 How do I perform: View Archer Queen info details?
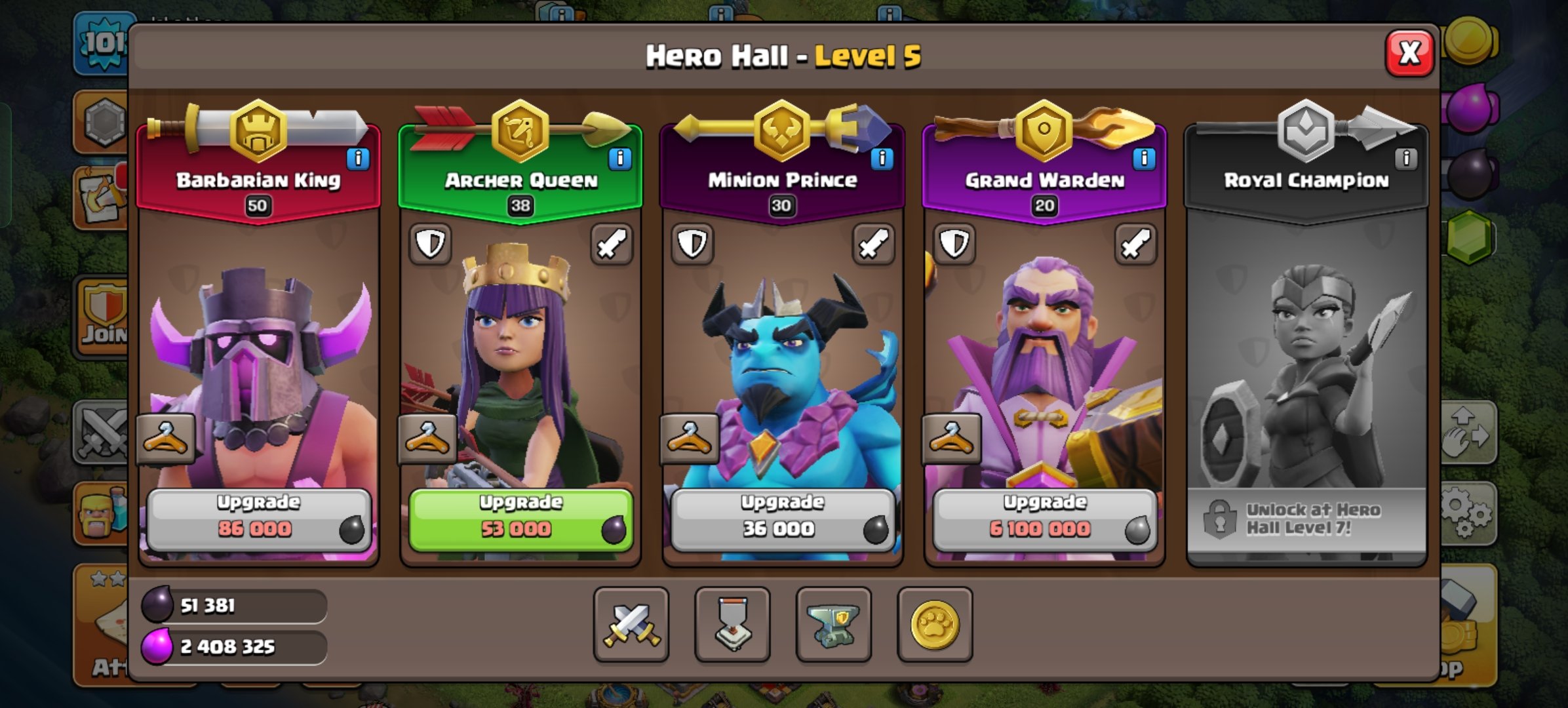(x=619, y=159)
